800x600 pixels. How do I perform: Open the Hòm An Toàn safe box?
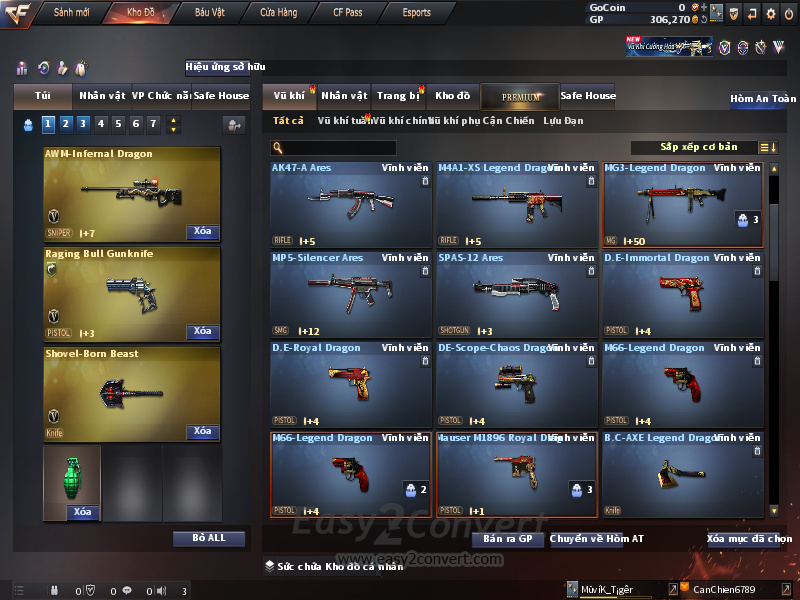762,99
